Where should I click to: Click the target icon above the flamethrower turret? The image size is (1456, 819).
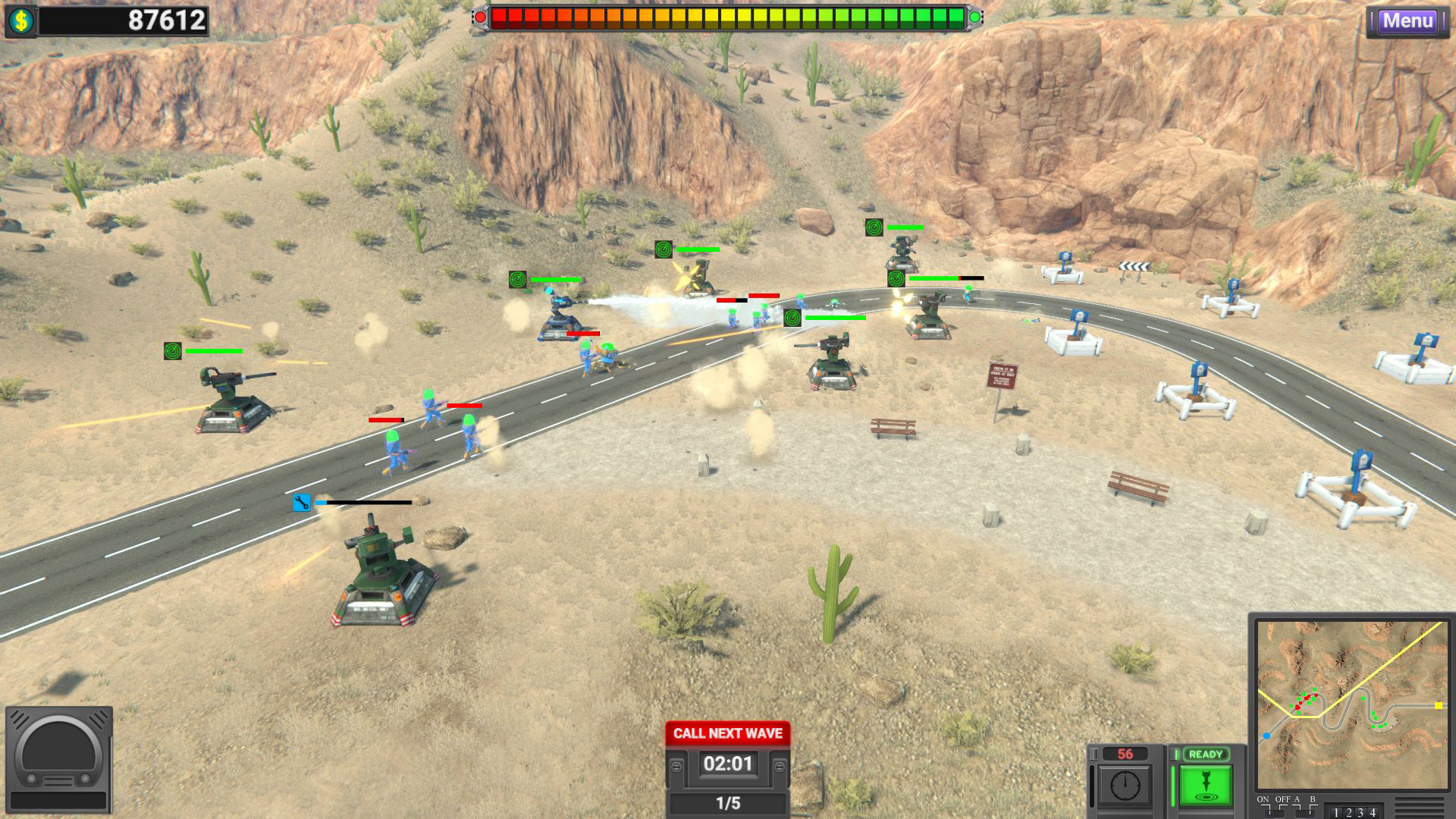(x=519, y=279)
